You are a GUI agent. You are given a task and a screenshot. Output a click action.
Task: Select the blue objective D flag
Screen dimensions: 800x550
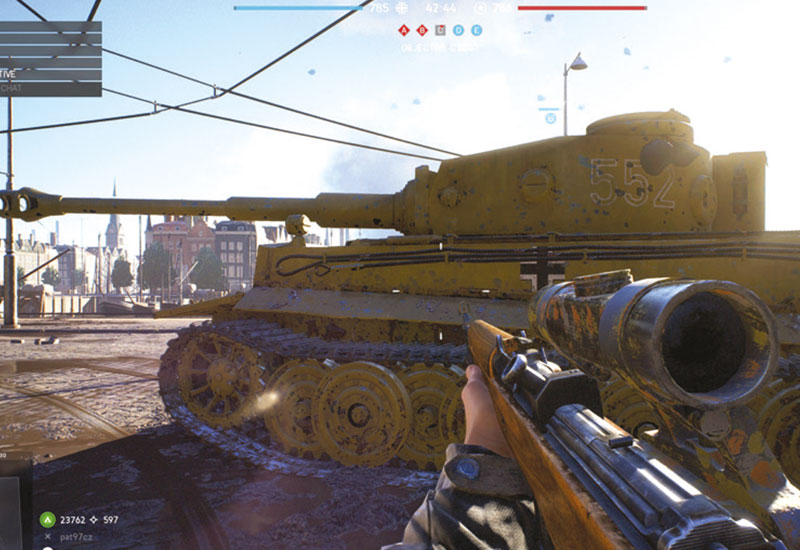pyautogui.click(x=458, y=30)
